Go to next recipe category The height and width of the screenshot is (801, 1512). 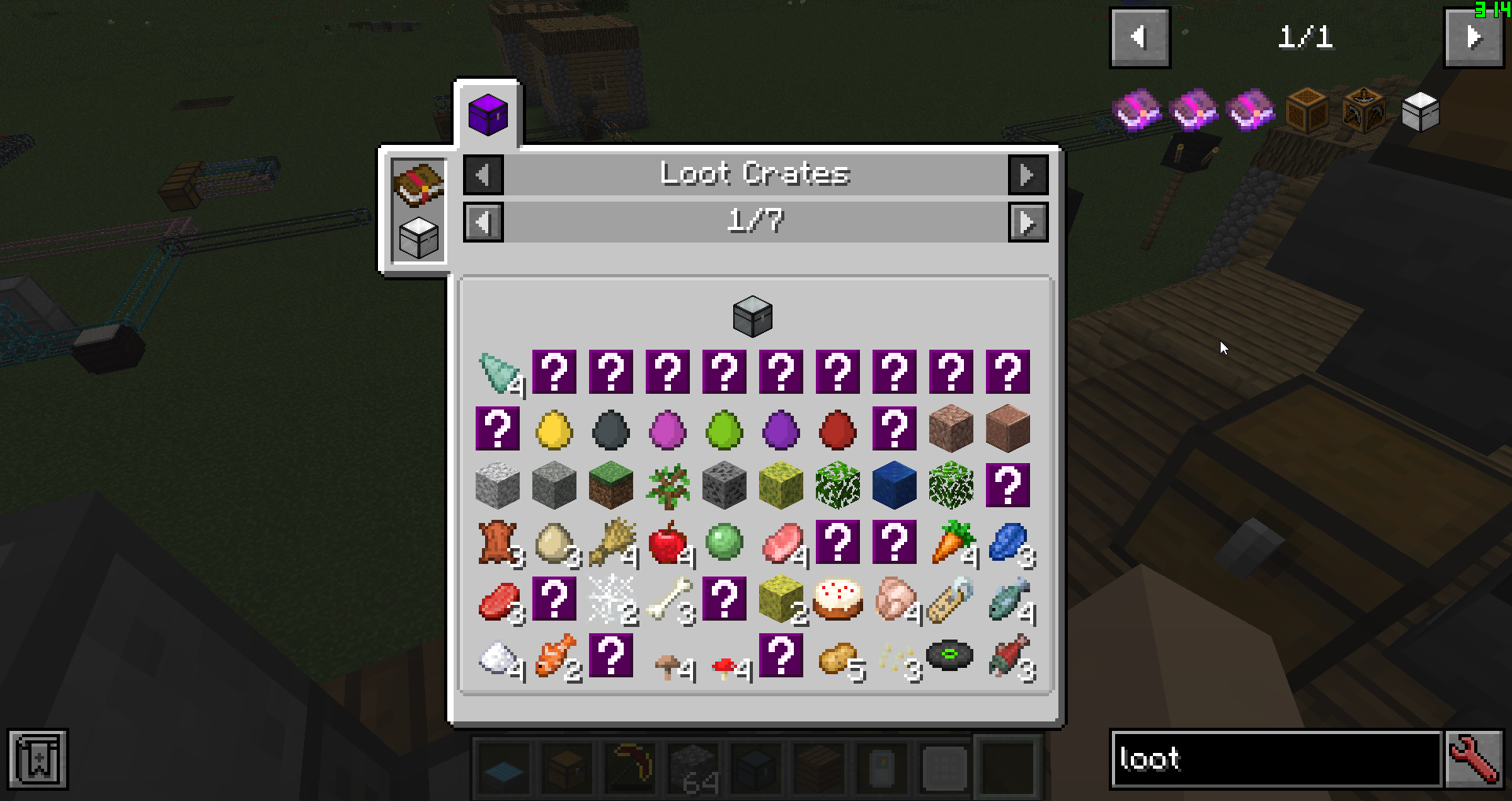[x=1028, y=174]
